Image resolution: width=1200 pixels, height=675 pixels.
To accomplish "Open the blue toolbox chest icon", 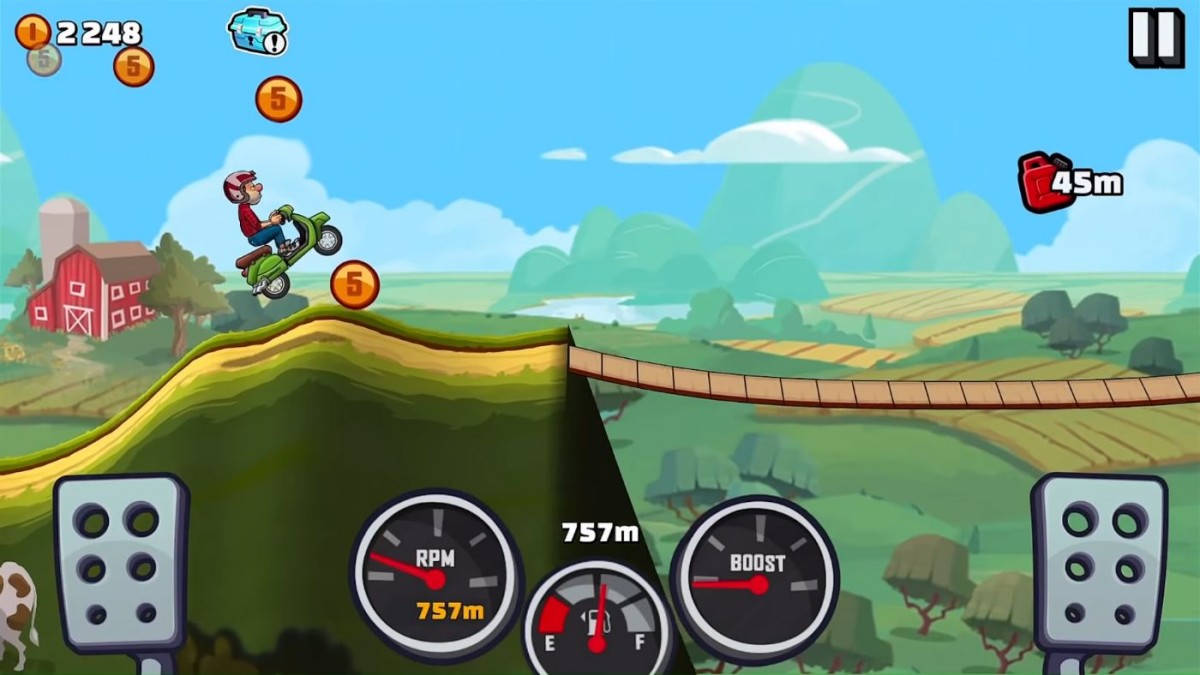I will (257, 31).
